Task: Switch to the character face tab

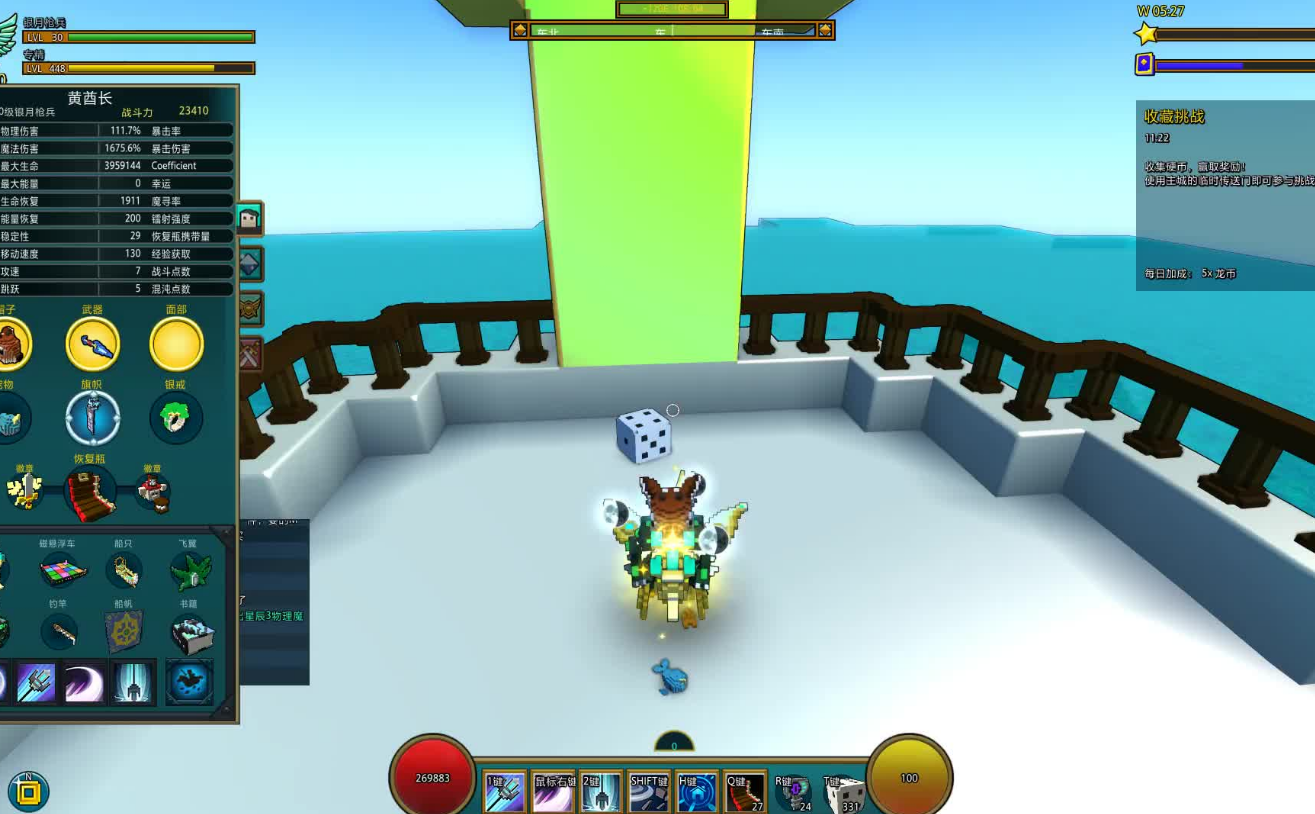Action: tap(249, 218)
